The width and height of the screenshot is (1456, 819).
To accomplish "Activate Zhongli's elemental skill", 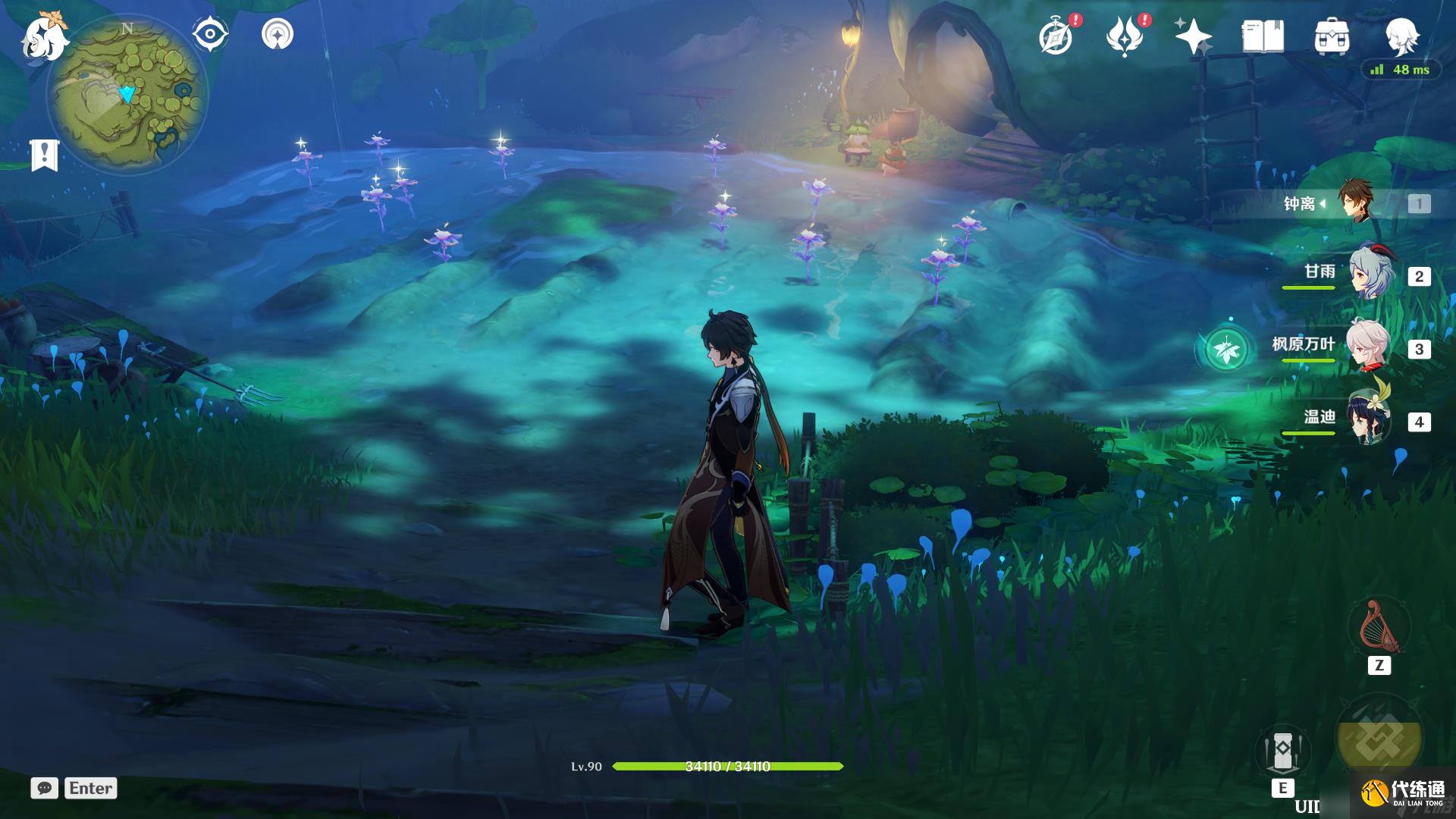I will pyautogui.click(x=1282, y=749).
